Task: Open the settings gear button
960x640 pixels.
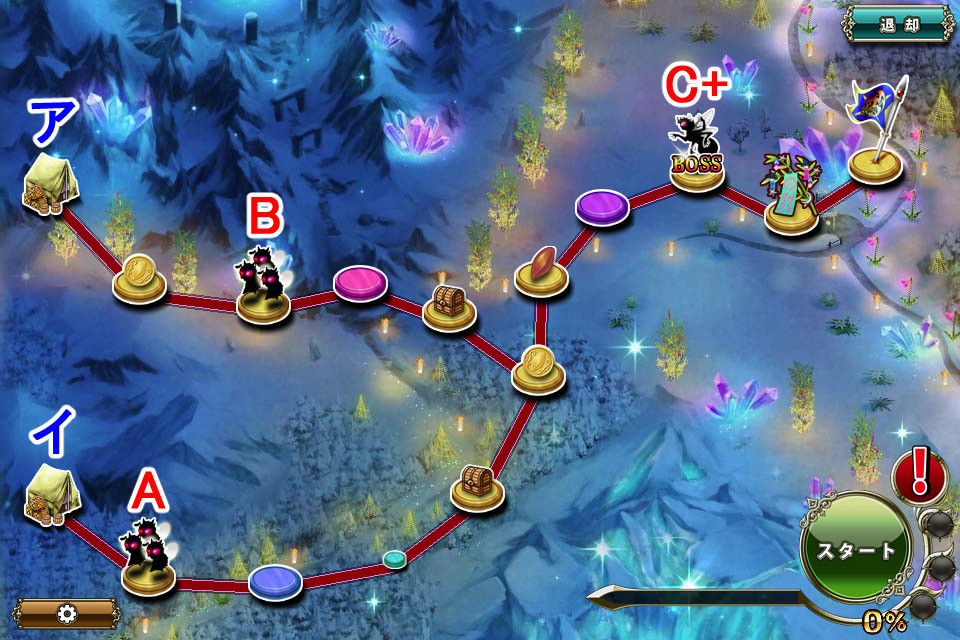Action: coord(67,613)
